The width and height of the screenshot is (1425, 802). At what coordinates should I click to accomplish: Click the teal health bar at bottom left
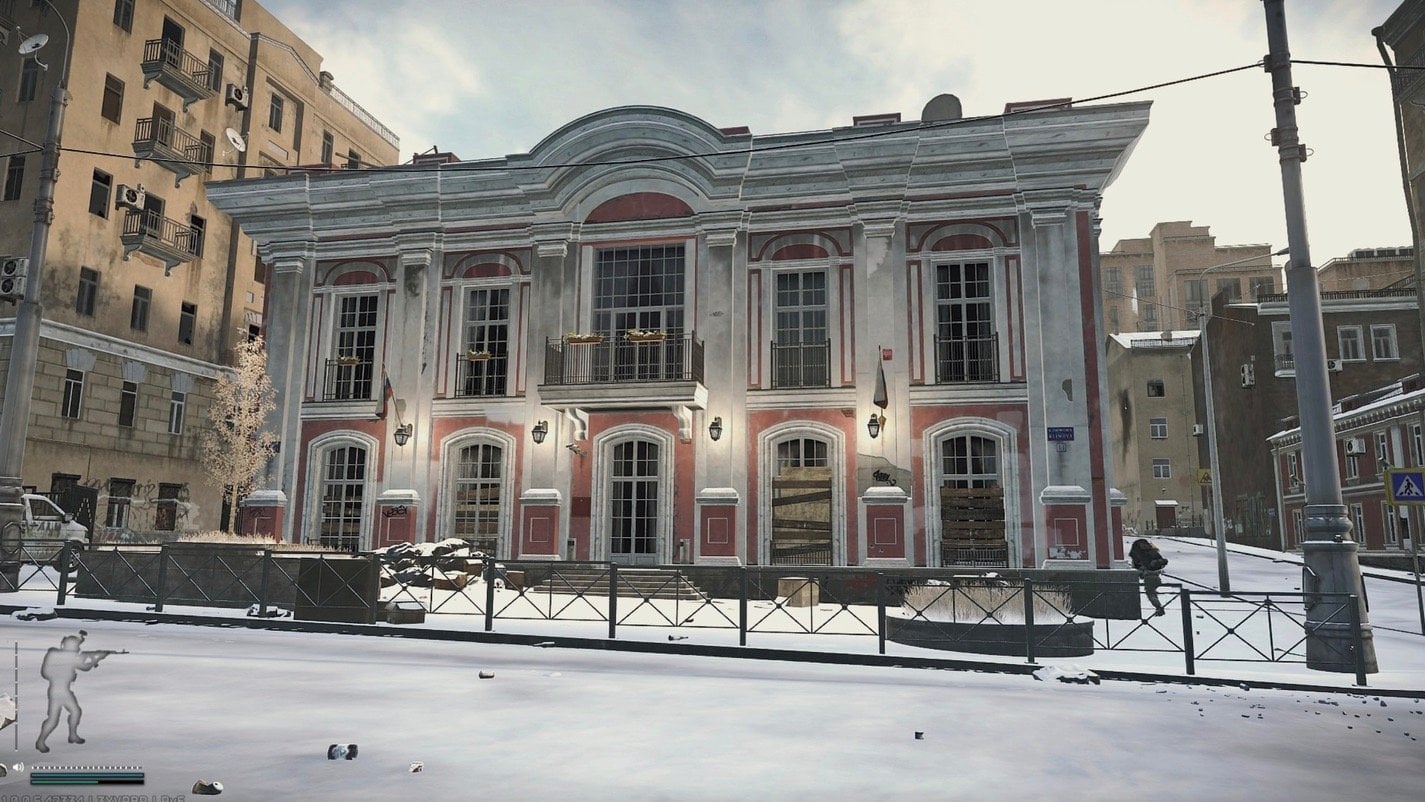[x=86, y=777]
